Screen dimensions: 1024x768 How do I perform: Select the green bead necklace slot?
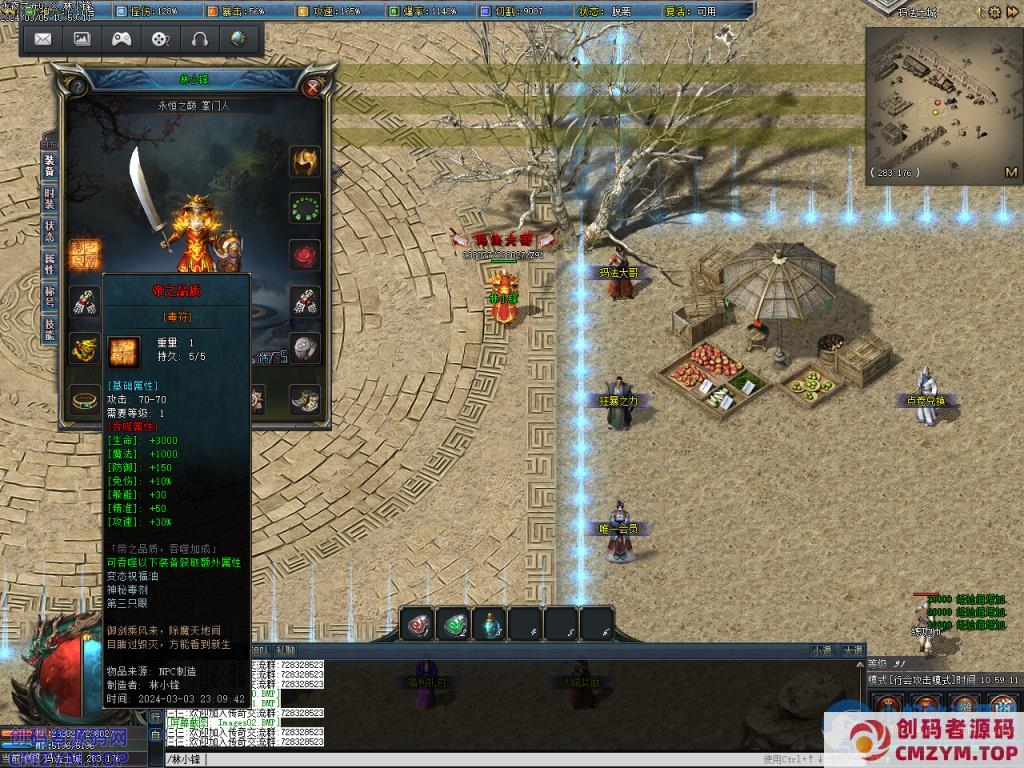pyautogui.click(x=305, y=208)
